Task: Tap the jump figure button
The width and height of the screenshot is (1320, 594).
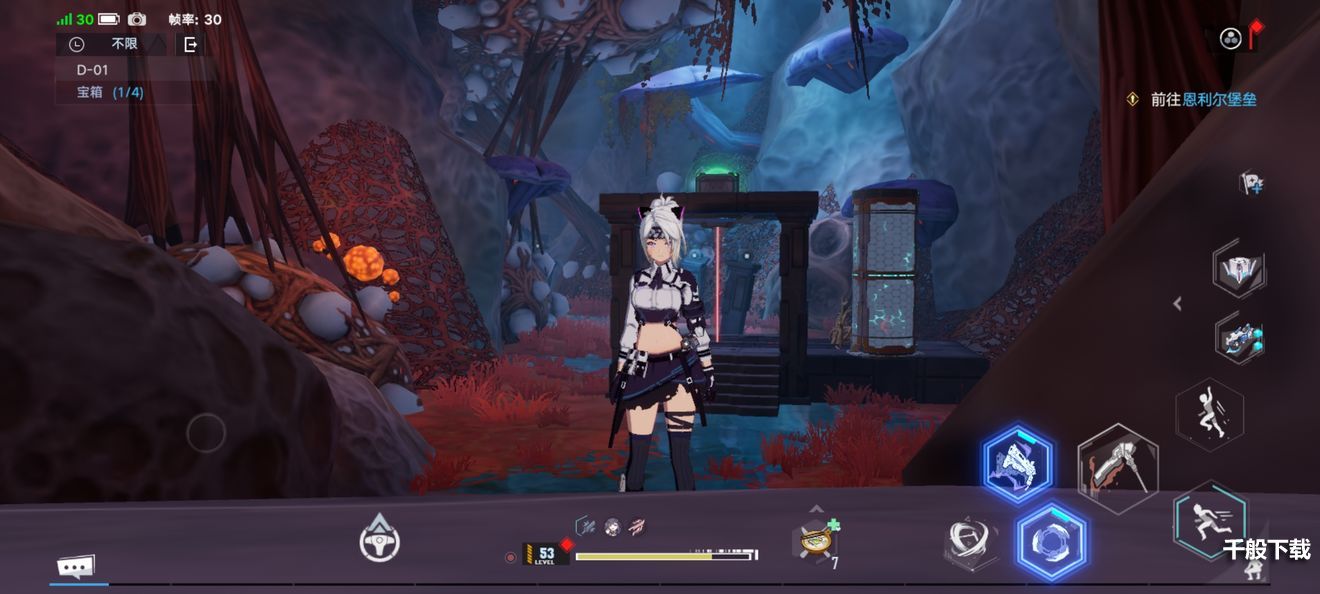Action: coord(1209,412)
